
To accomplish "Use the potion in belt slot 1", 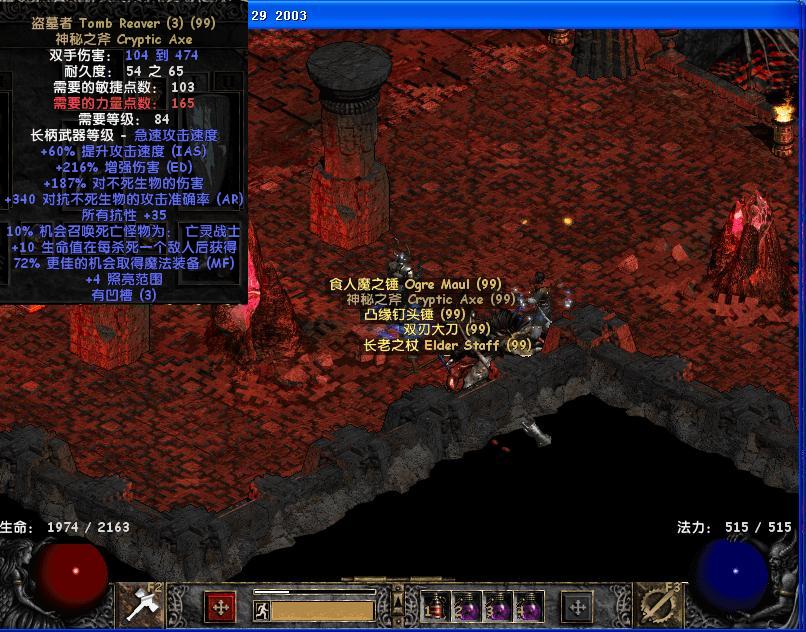I will 434,606.
